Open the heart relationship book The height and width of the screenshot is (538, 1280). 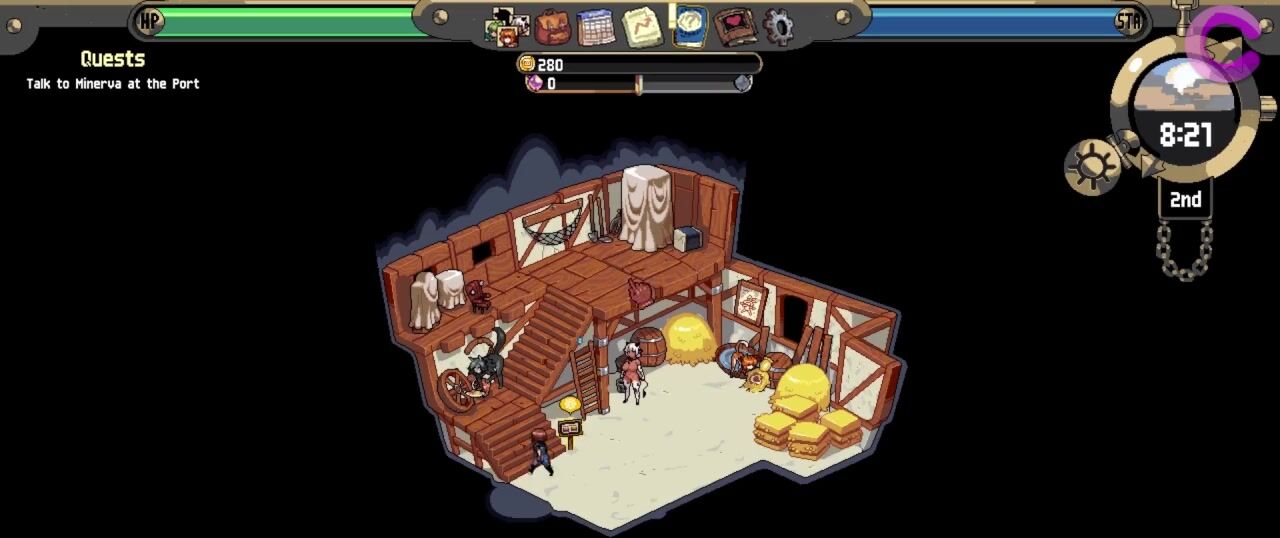pos(735,26)
